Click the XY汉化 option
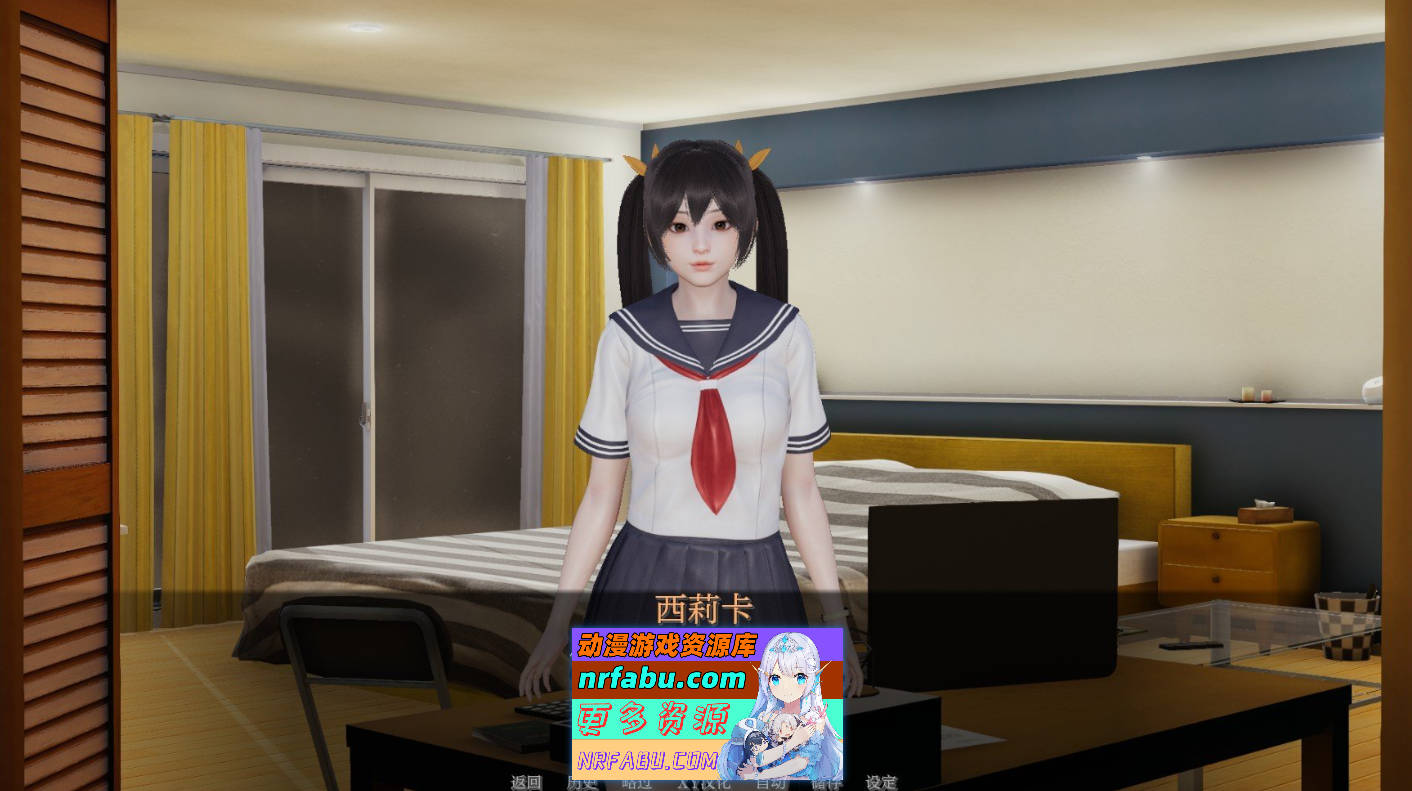The image size is (1412, 791). point(704,784)
